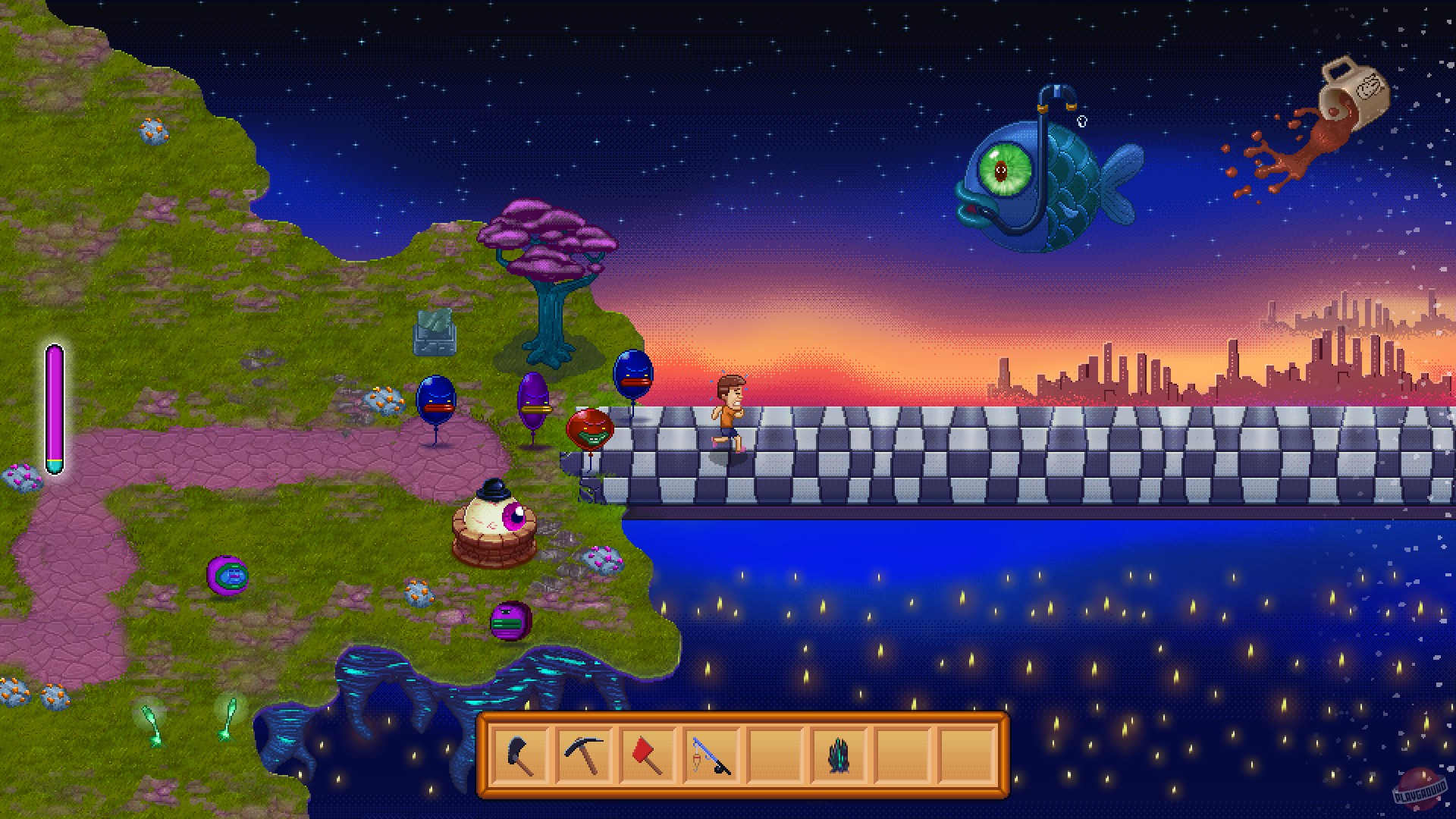Click the first empty hotbar slot after the rod
This screenshot has width=1456, height=819.
pyautogui.click(x=775, y=758)
